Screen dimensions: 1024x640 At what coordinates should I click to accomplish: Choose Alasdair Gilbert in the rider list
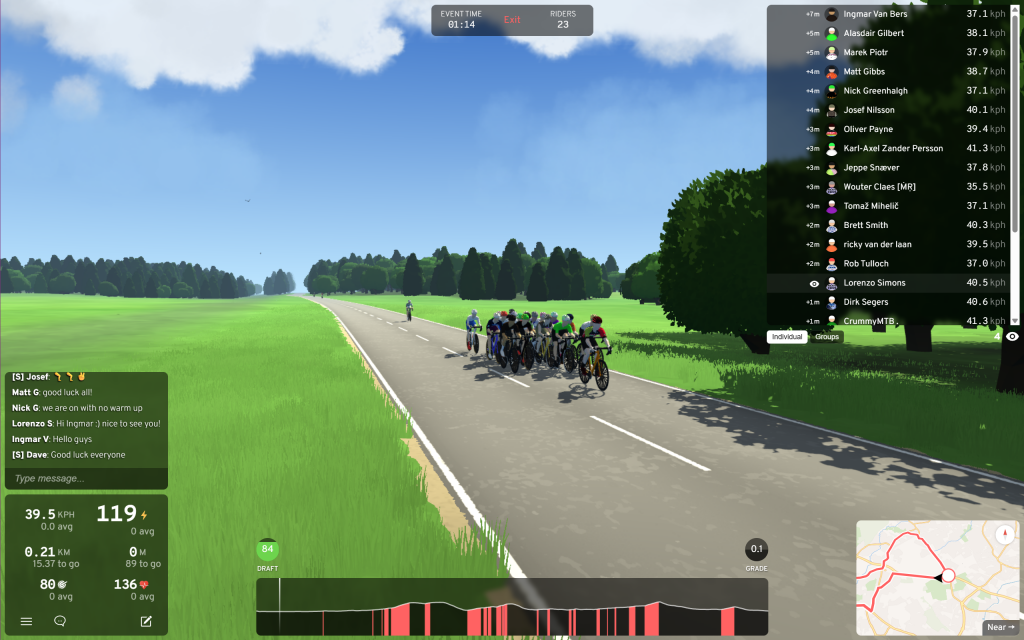pos(873,33)
